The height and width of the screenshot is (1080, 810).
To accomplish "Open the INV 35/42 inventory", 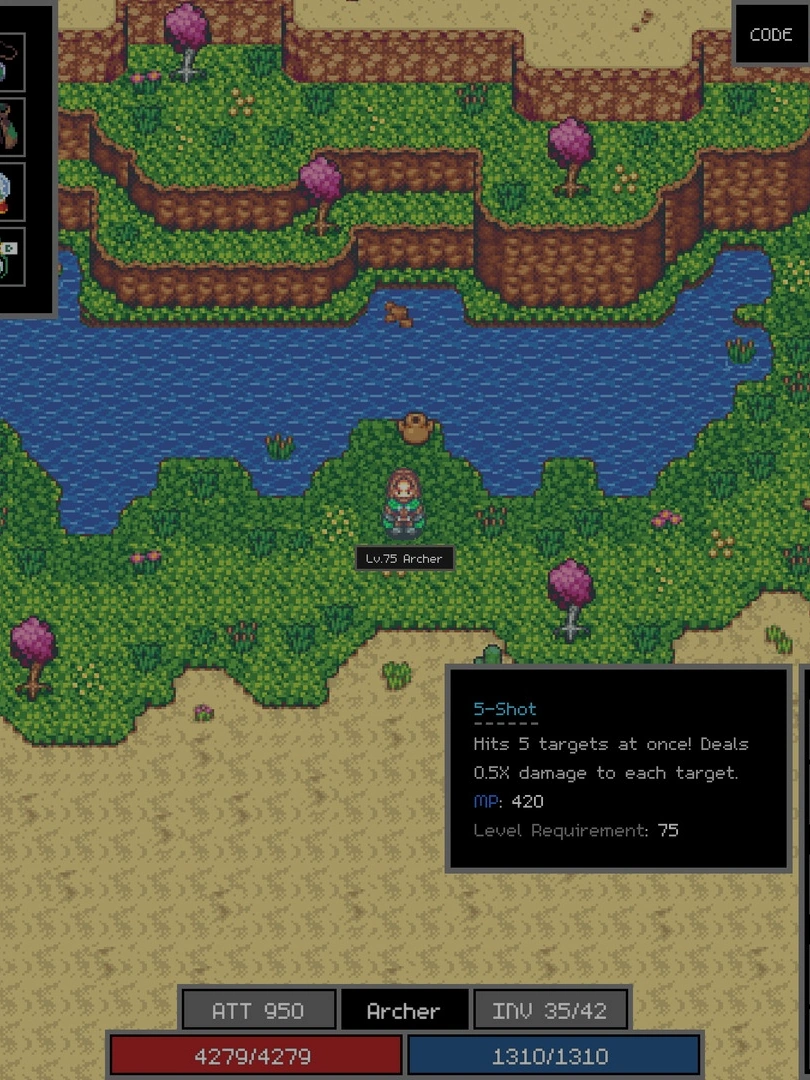I will [549, 1010].
